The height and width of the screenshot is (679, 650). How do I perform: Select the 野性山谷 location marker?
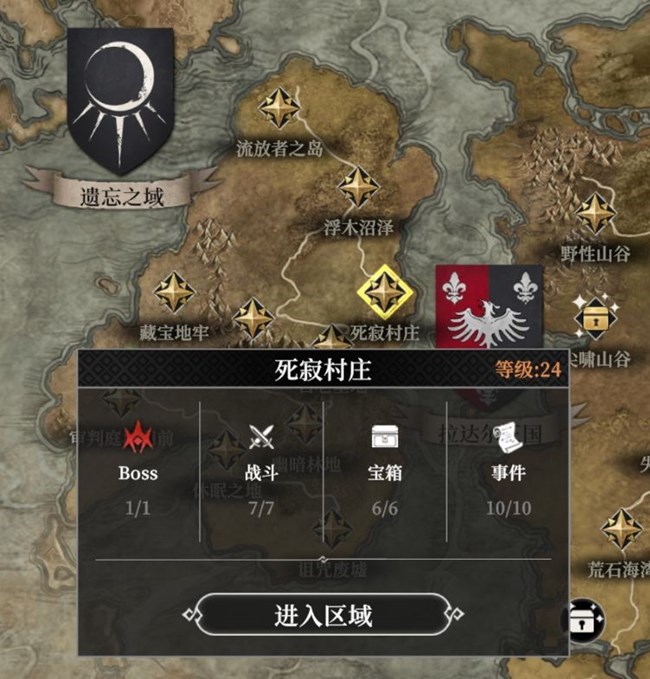(x=596, y=213)
